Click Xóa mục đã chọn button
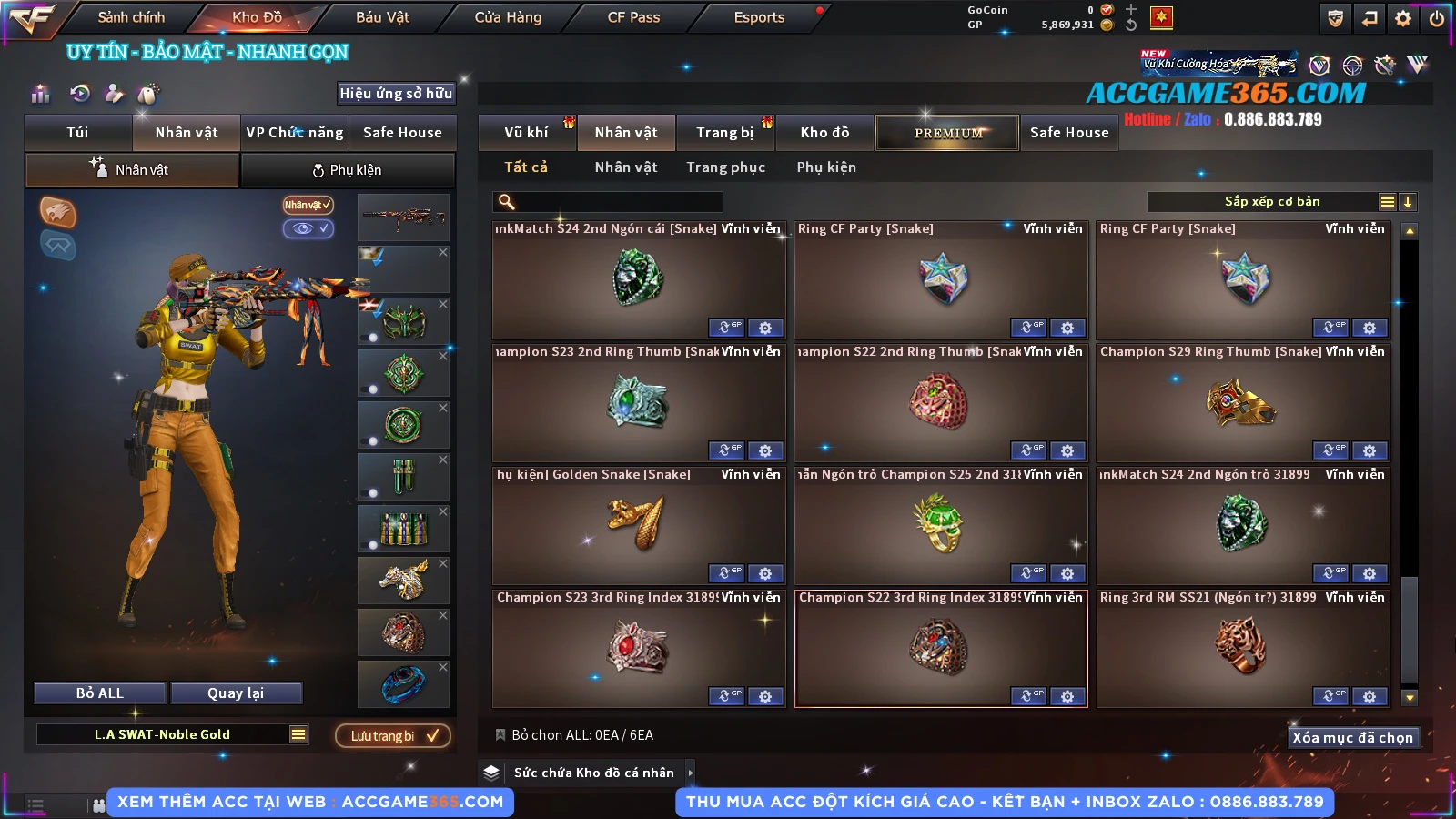 click(1353, 738)
